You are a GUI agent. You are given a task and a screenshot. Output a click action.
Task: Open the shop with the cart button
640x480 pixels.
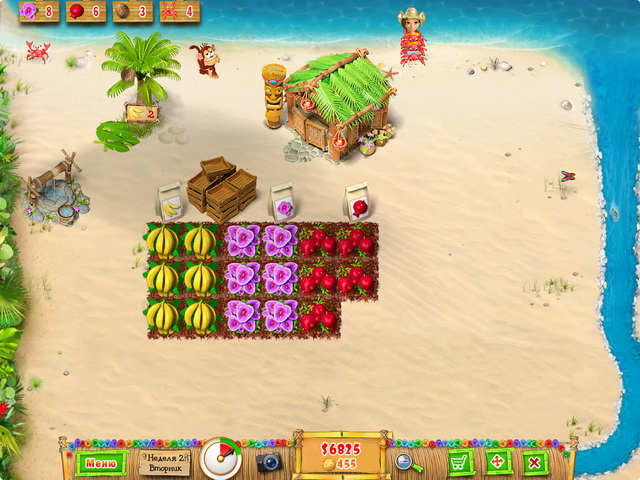click(460, 463)
